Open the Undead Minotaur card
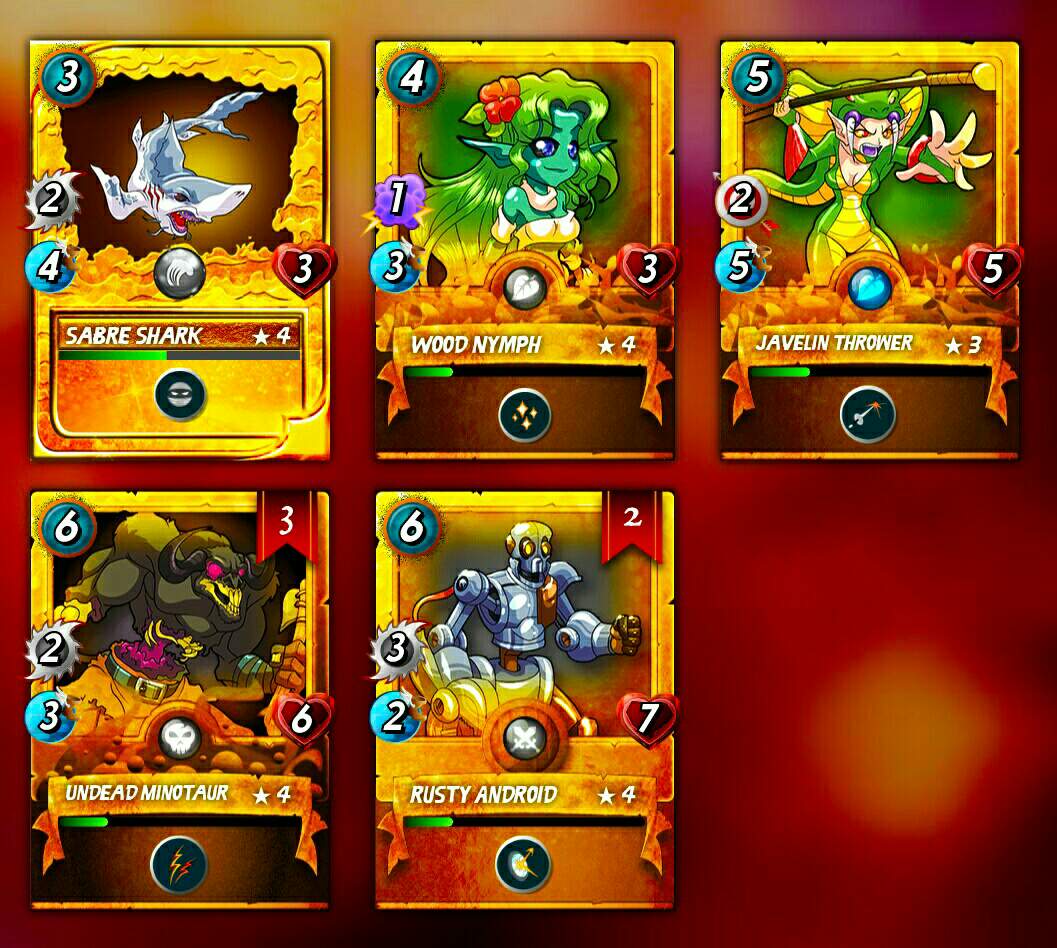Viewport: 1057px width, 948px height. coord(180,650)
